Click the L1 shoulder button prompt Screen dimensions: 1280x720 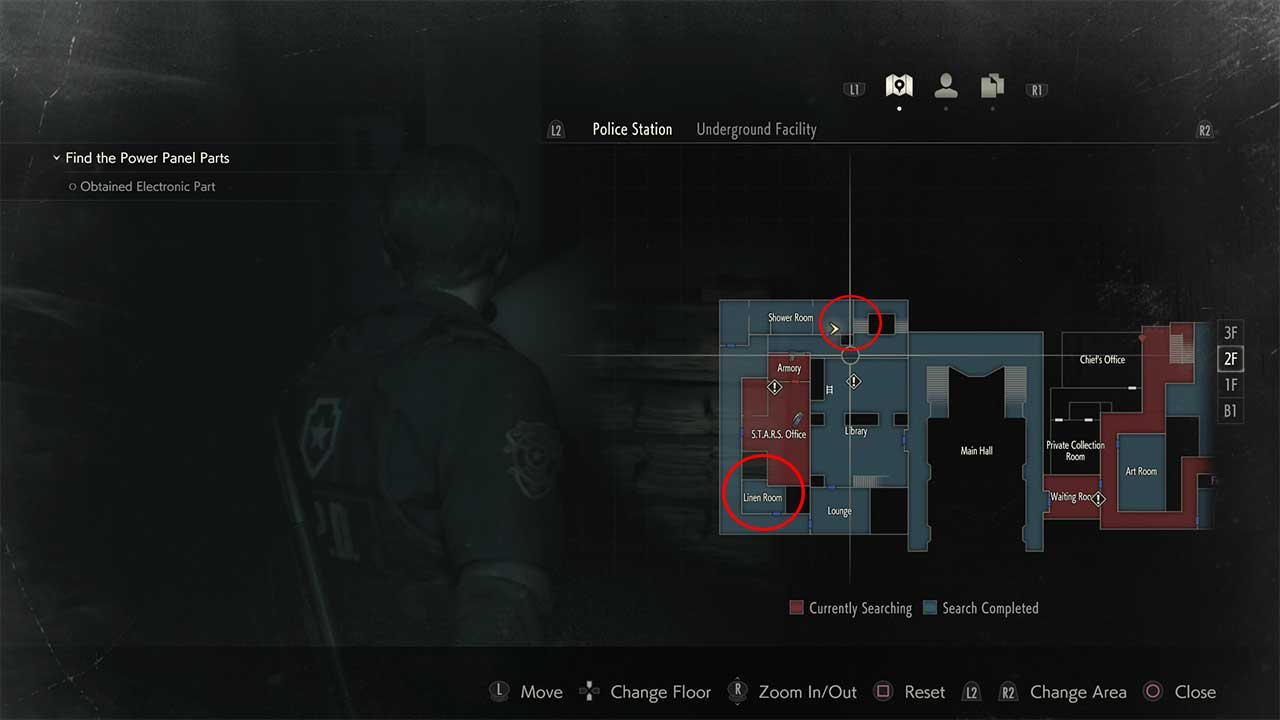[853, 88]
